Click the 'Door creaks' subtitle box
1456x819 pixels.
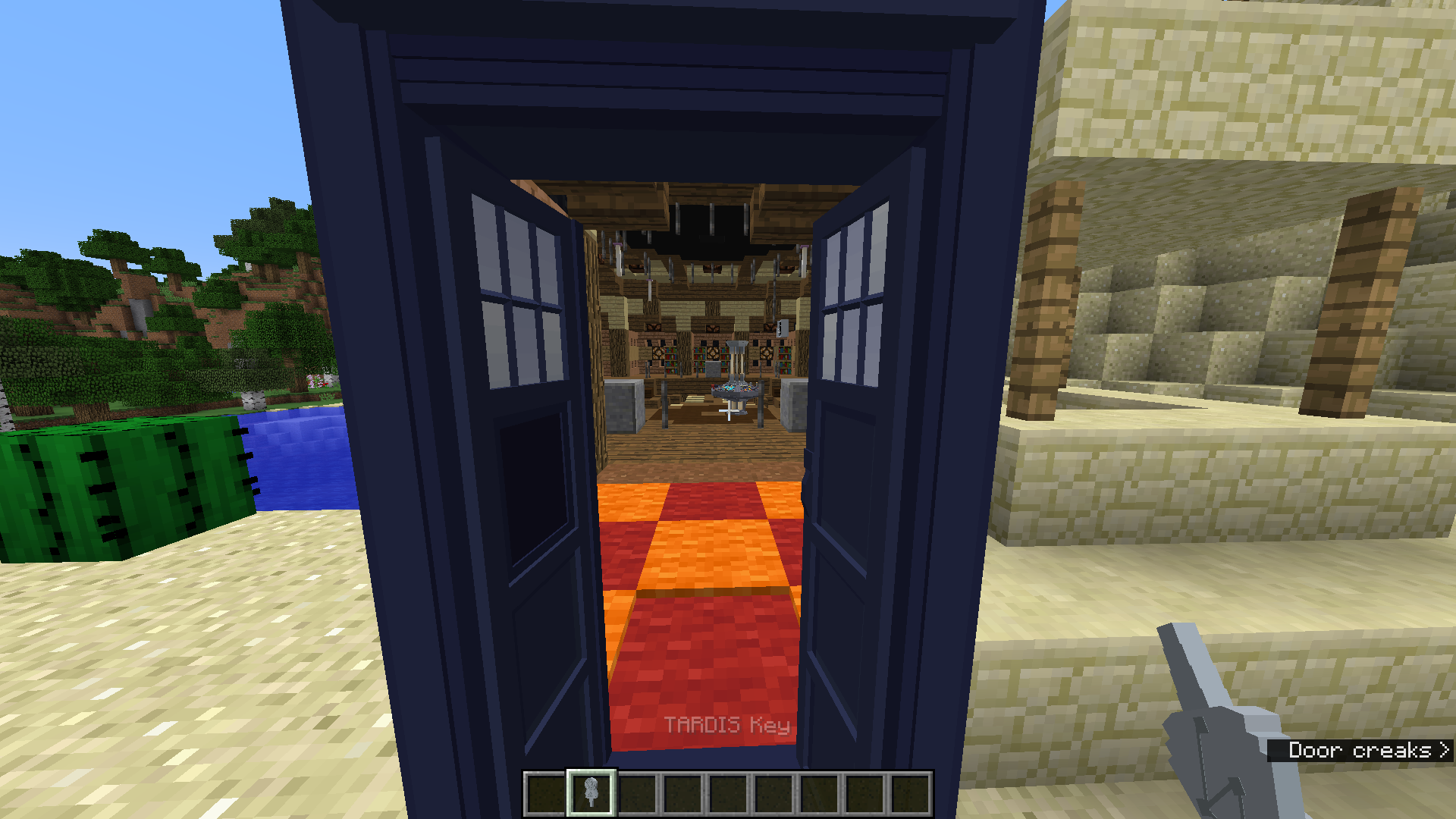point(1357,751)
